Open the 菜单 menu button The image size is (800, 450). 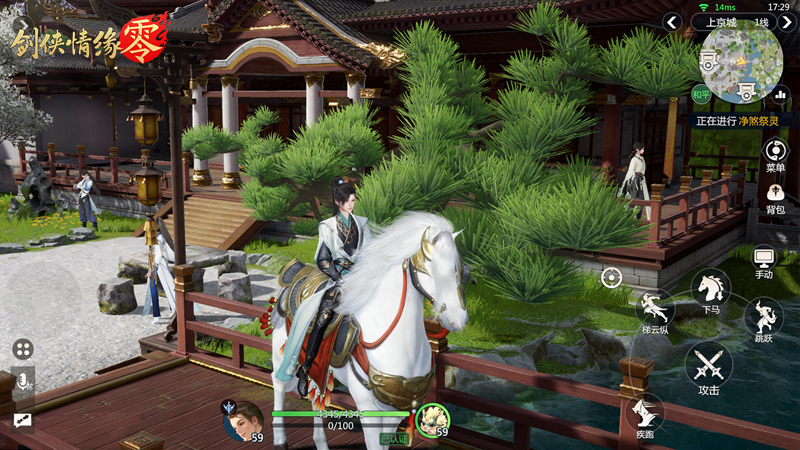(775, 153)
